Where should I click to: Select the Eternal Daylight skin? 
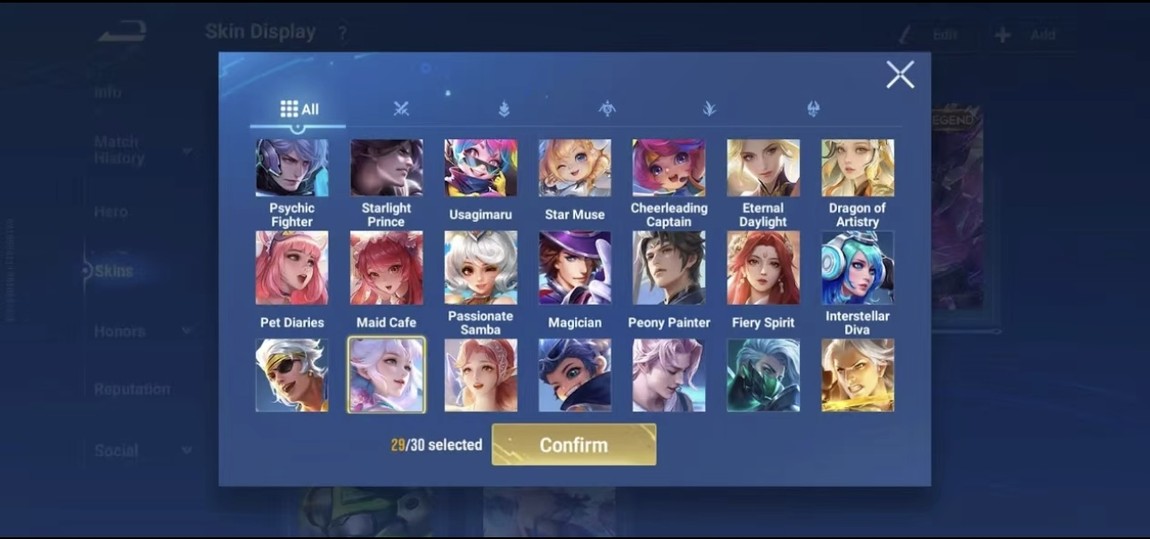[x=763, y=168]
